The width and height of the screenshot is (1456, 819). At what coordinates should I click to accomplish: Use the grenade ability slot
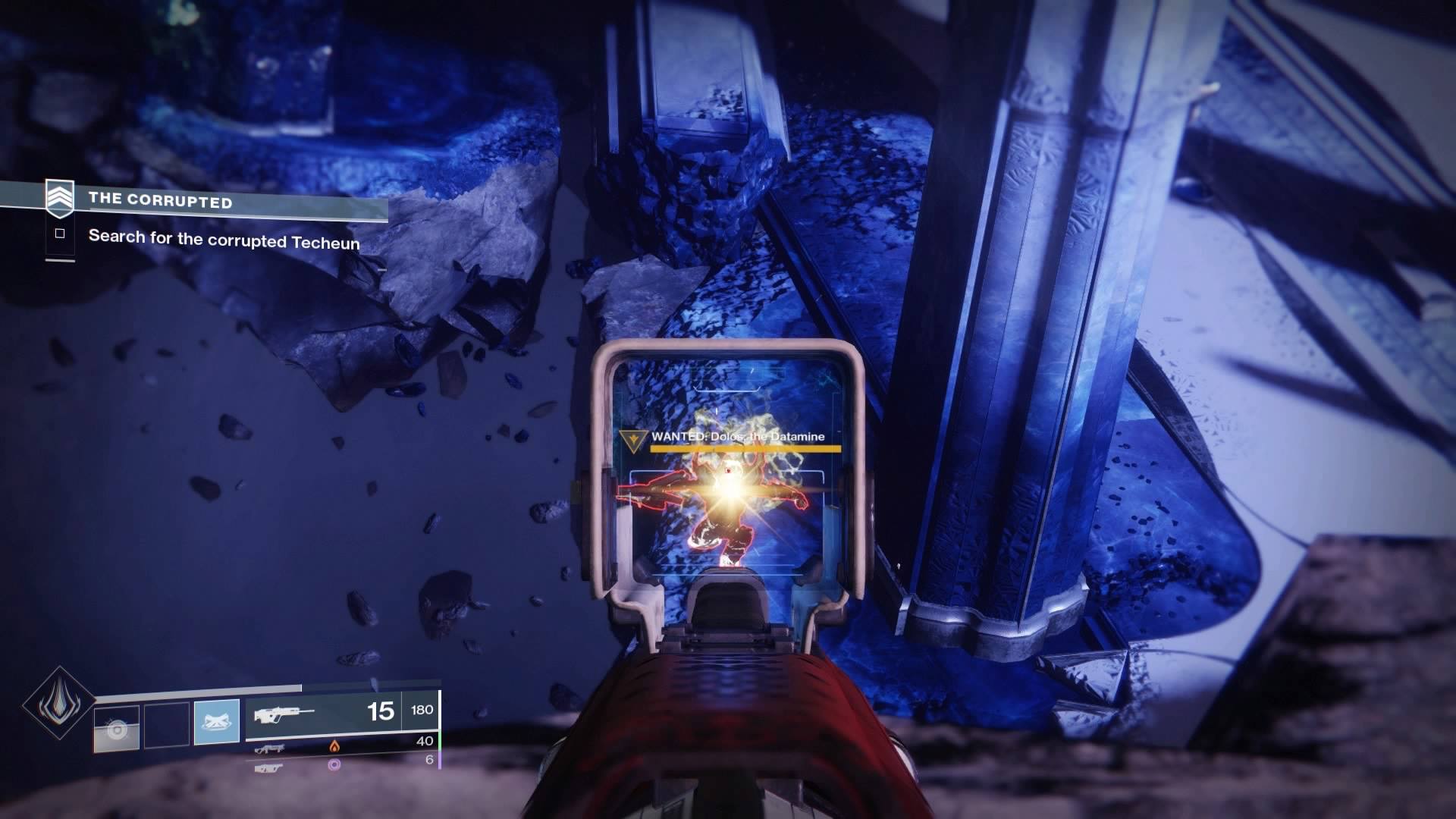[x=117, y=730]
